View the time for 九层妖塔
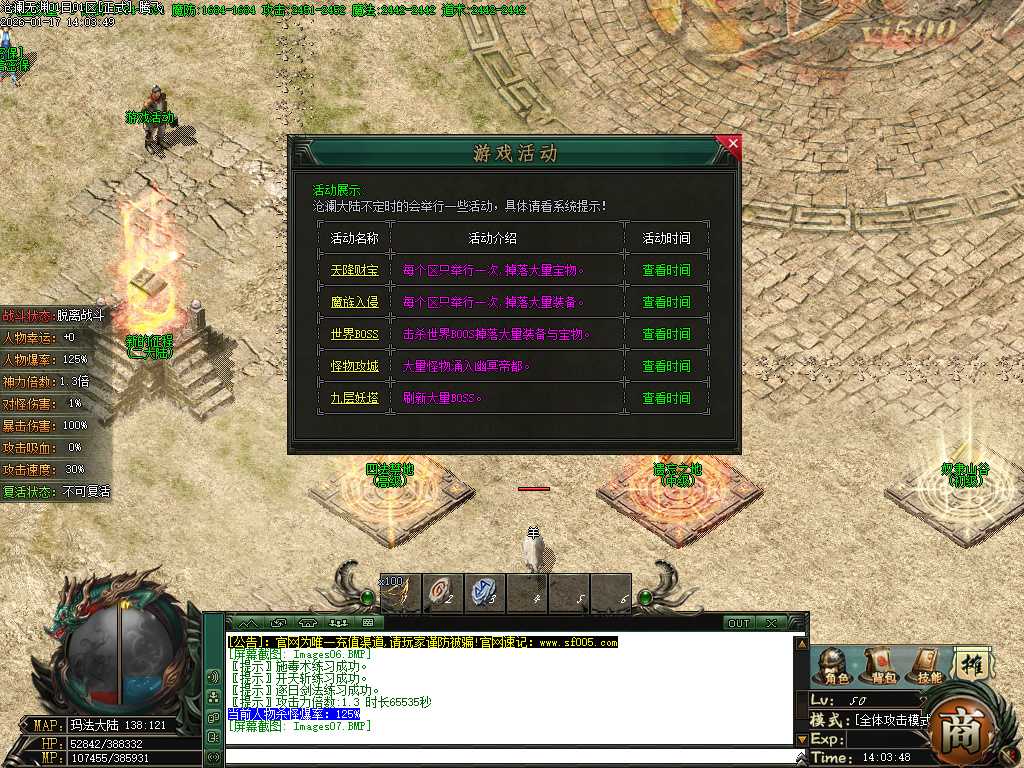This screenshot has height=768, width=1024. coord(666,398)
